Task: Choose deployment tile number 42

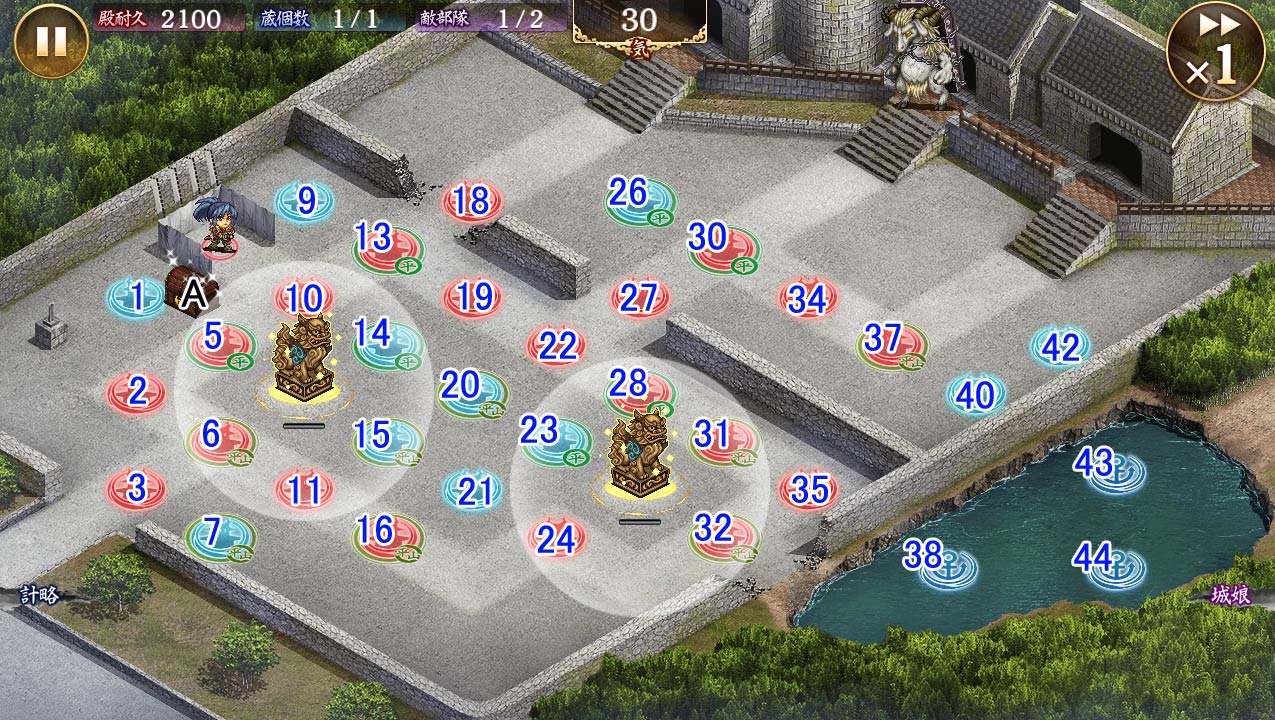Action: coord(1060,347)
